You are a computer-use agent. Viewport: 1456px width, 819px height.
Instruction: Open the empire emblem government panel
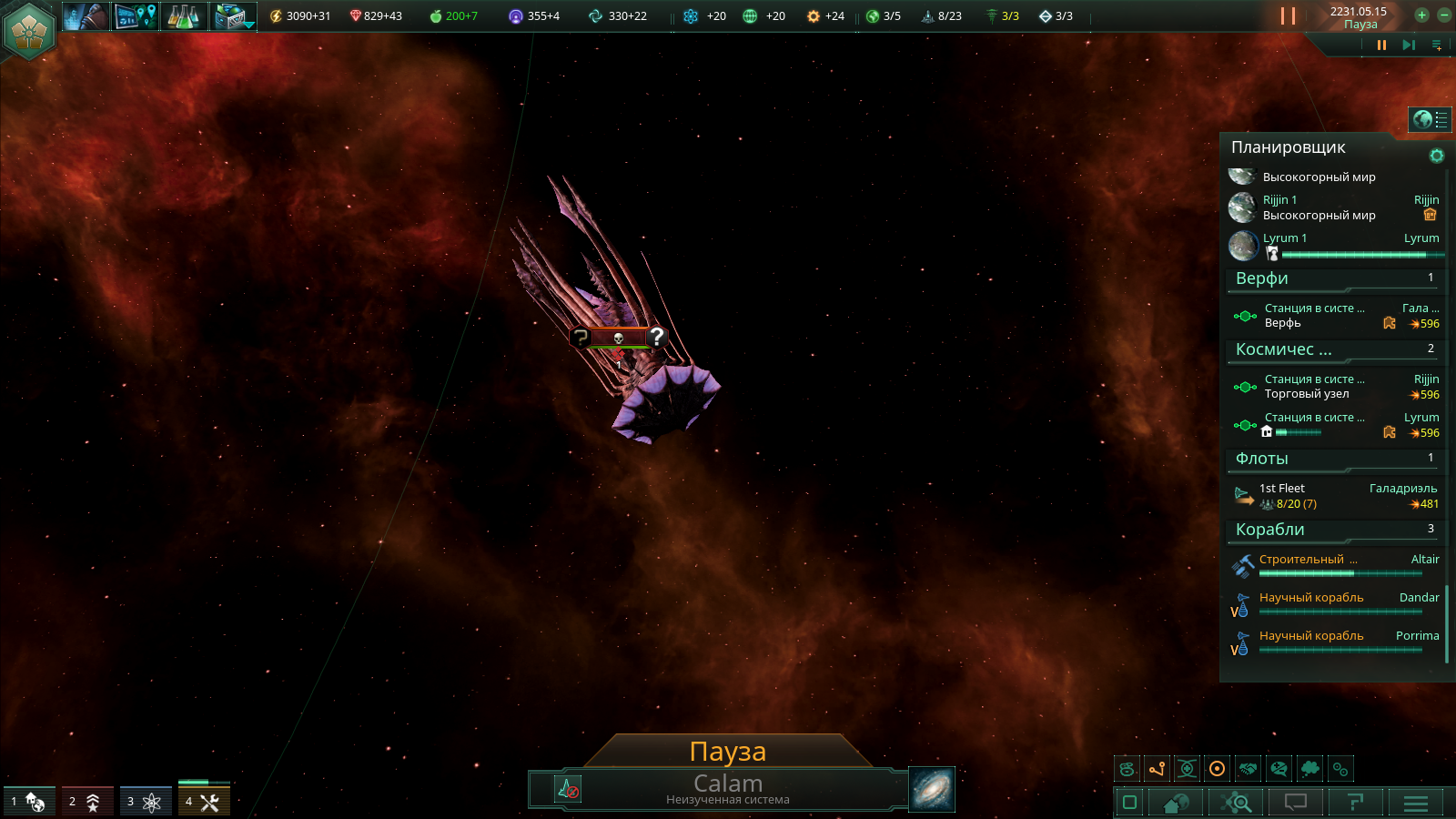[29, 30]
